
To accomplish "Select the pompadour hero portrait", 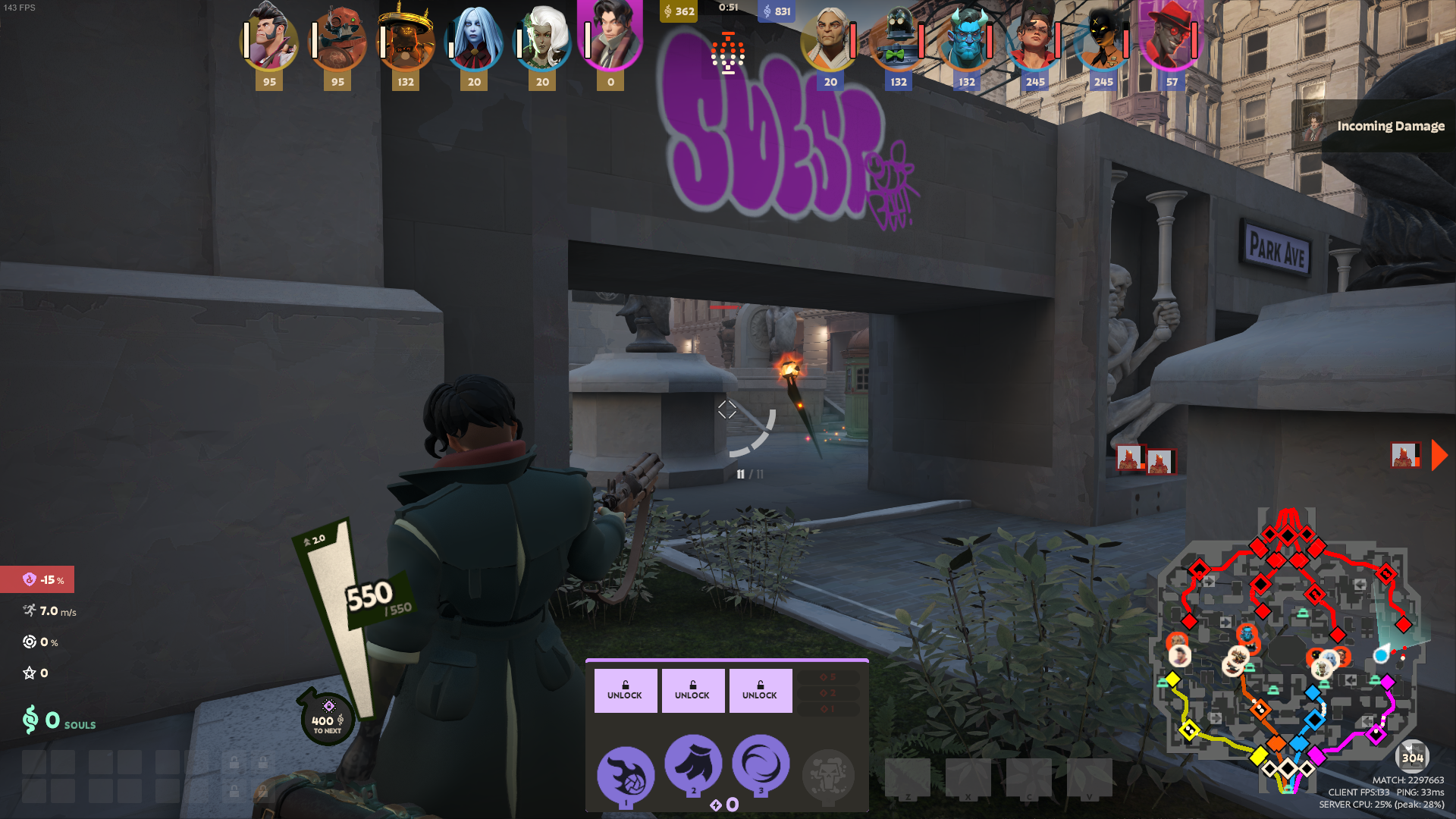I will click(x=269, y=39).
